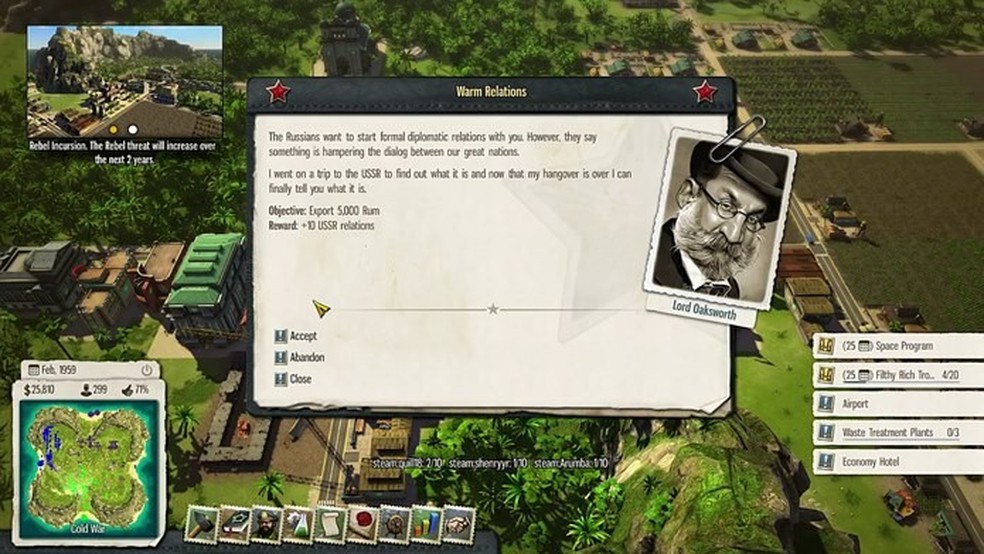Viewport: 984px width, 554px height.
Task: Open the Space Program objective
Action: point(896,346)
